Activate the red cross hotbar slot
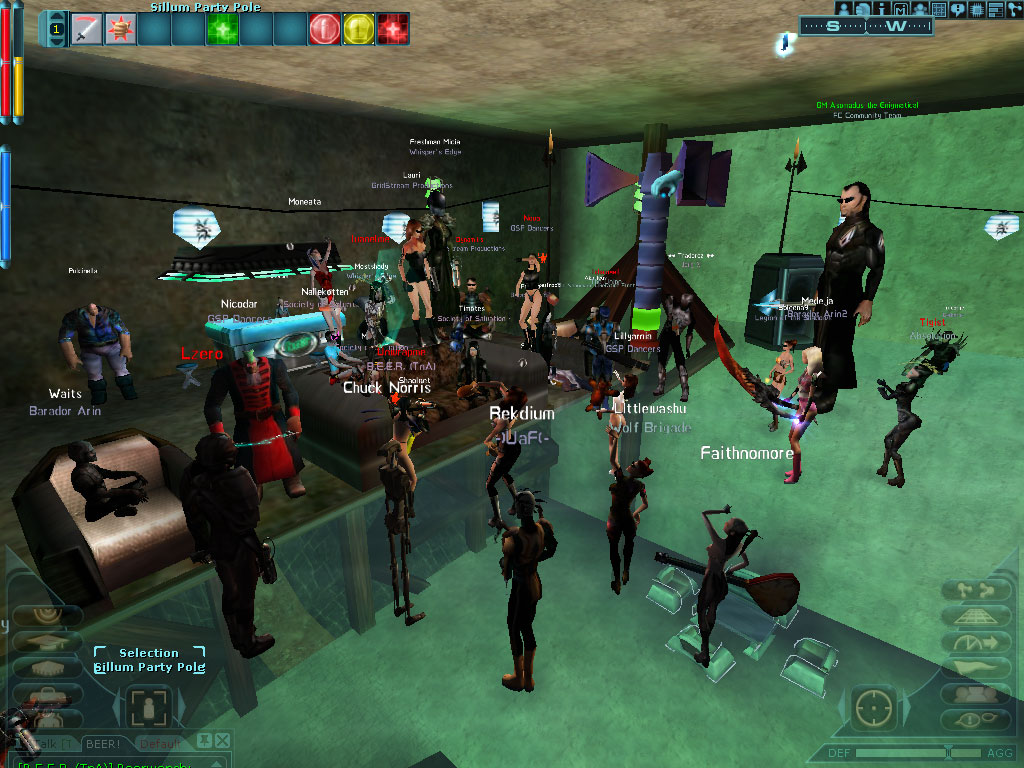The width and height of the screenshot is (1024, 768). coord(391,29)
